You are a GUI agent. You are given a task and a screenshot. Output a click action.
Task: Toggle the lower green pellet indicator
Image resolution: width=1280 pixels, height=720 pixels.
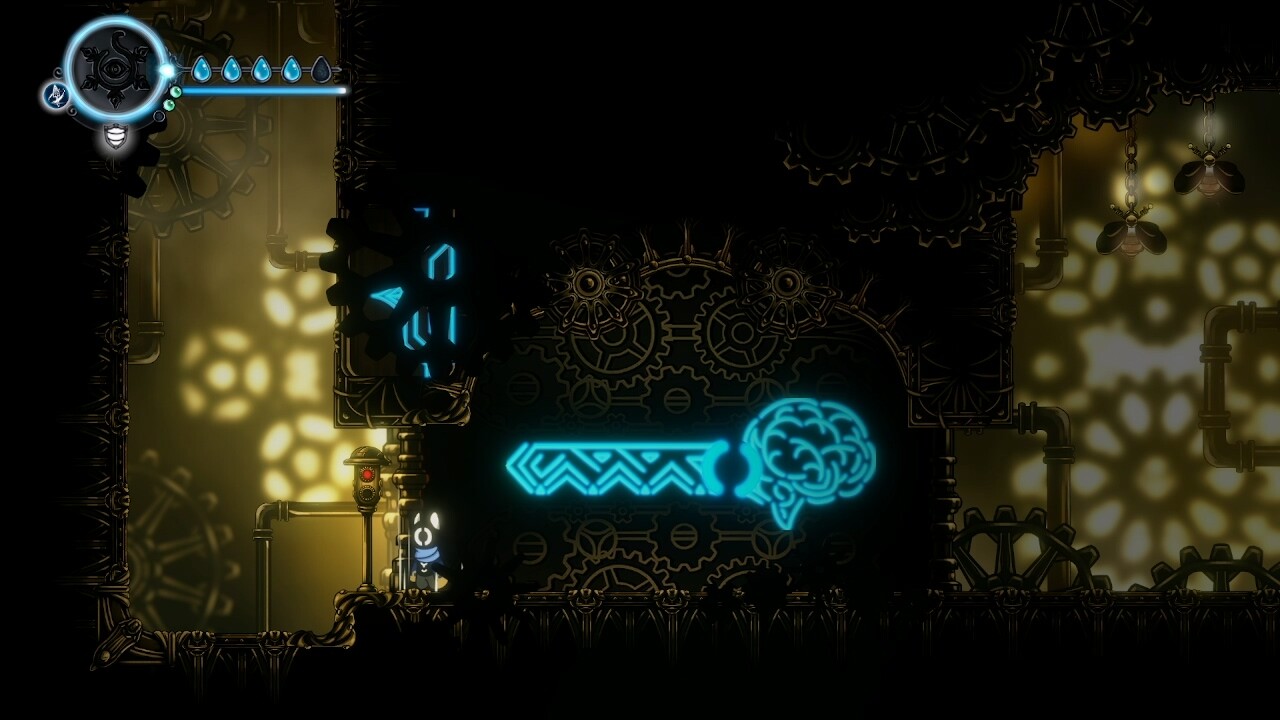tap(169, 106)
